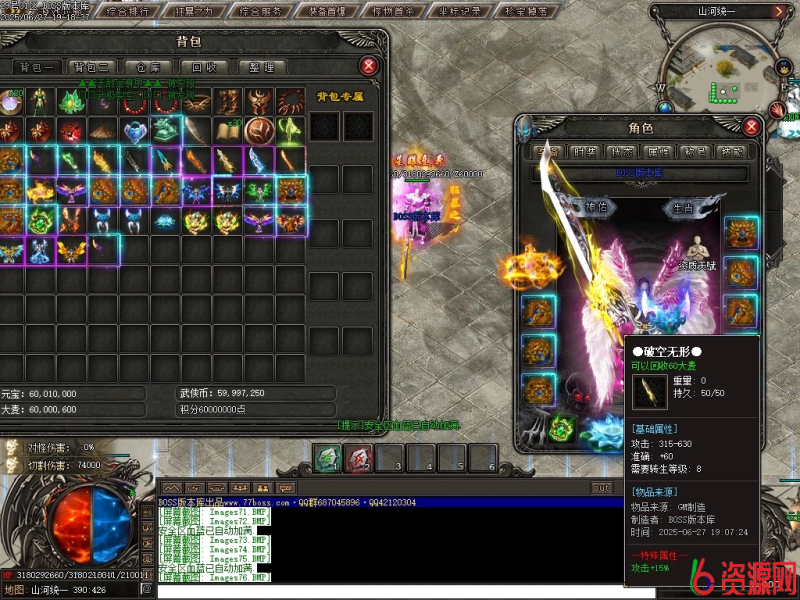Open the 仓库 warehouse tab

point(148,67)
